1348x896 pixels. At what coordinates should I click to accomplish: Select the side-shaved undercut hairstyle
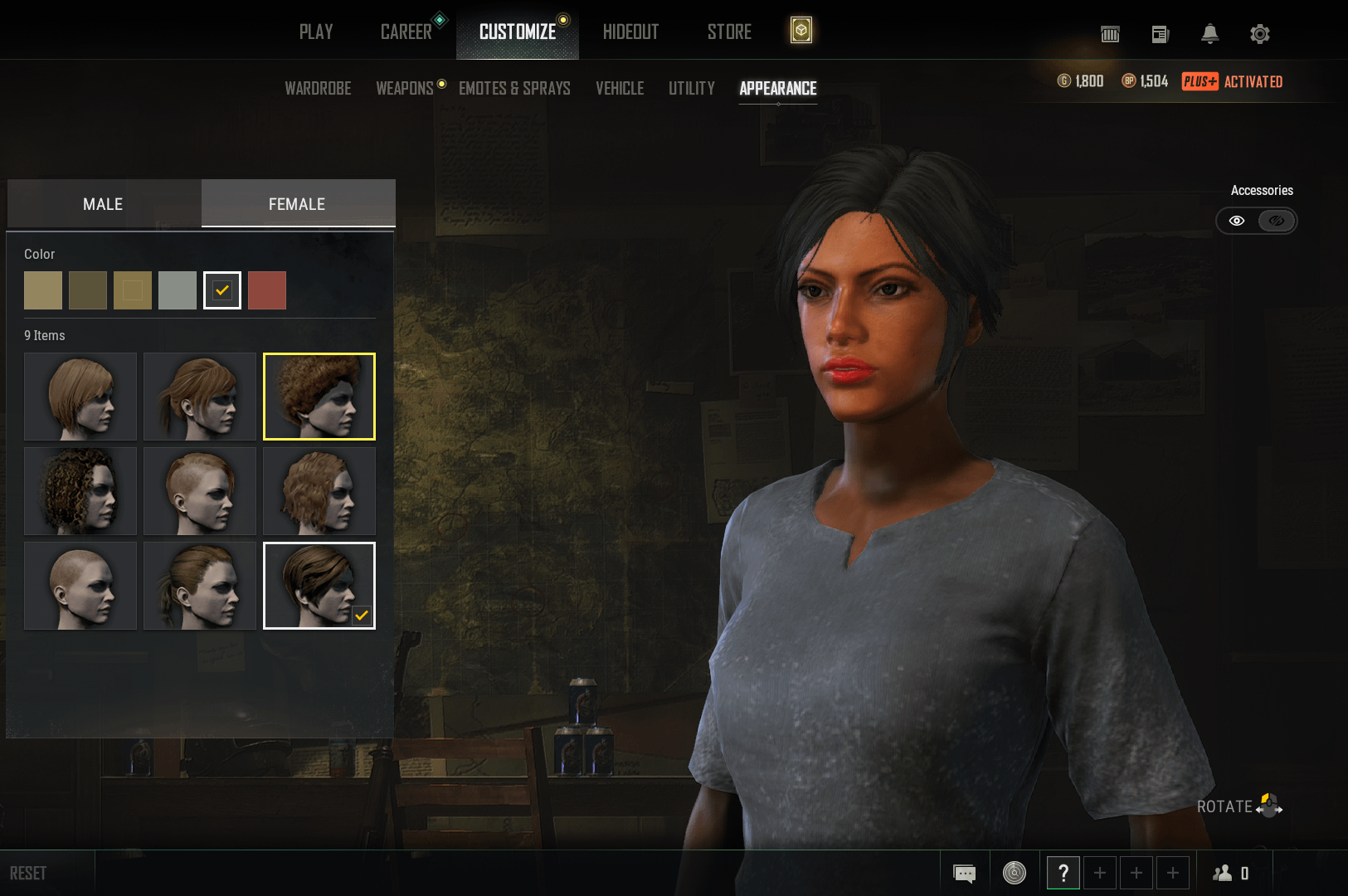pyautogui.click(x=200, y=491)
